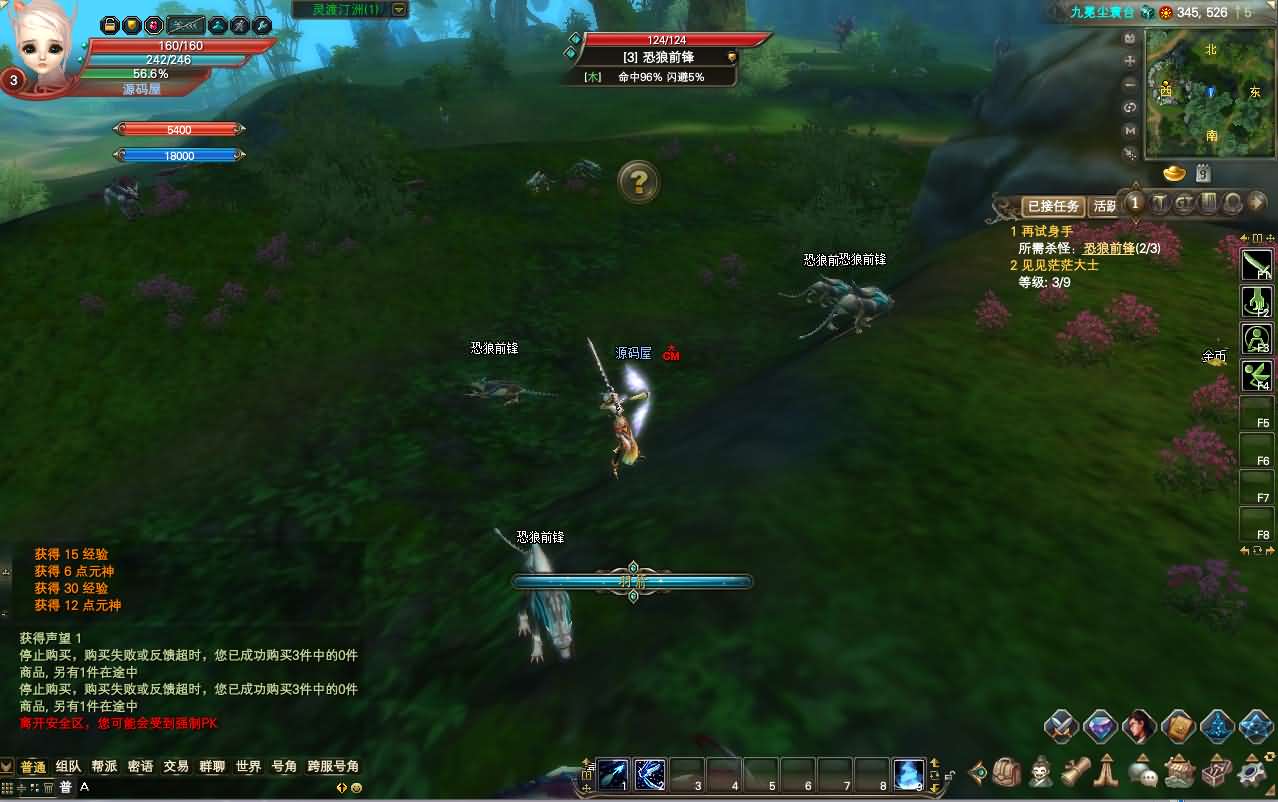1278x802 pixels.
Task: Click the scroll quest icon
Action: click(1075, 772)
